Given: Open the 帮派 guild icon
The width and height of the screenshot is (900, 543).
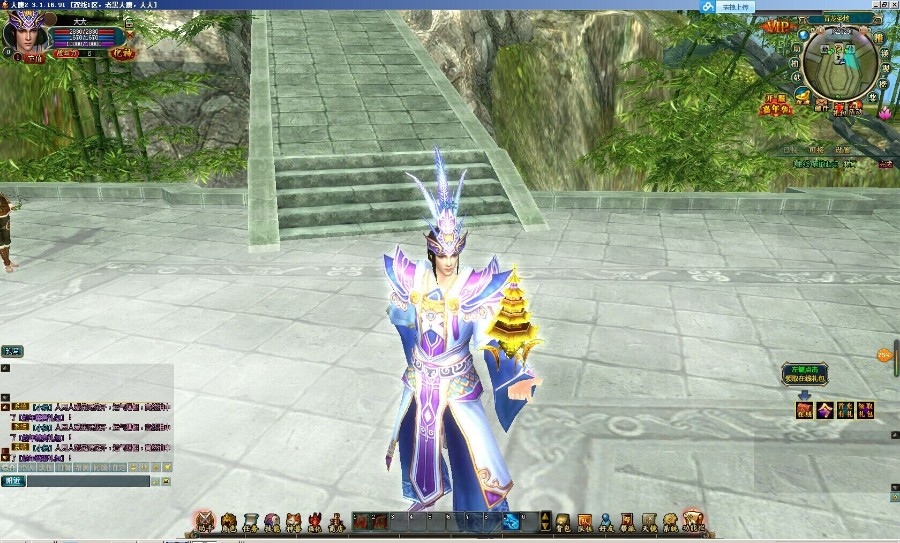Looking at the screenshot, I should tap(628, 521).
